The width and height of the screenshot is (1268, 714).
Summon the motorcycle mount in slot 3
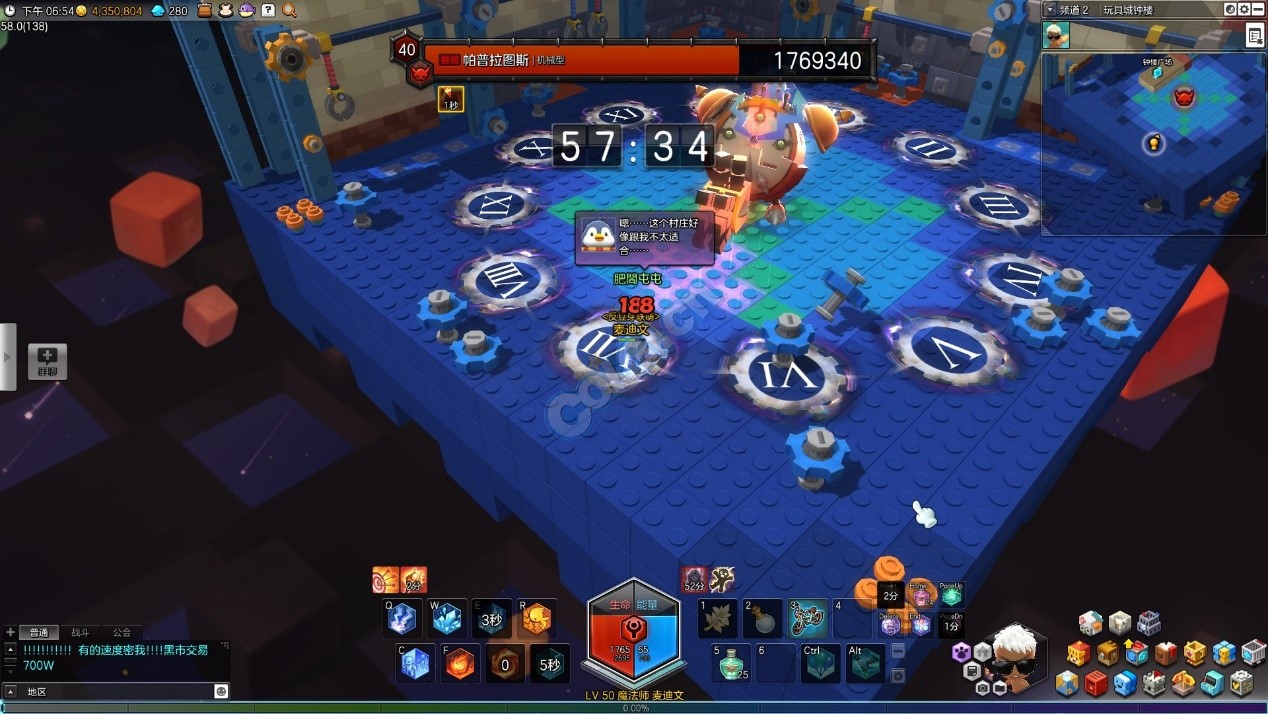click(x=807, y=619)
